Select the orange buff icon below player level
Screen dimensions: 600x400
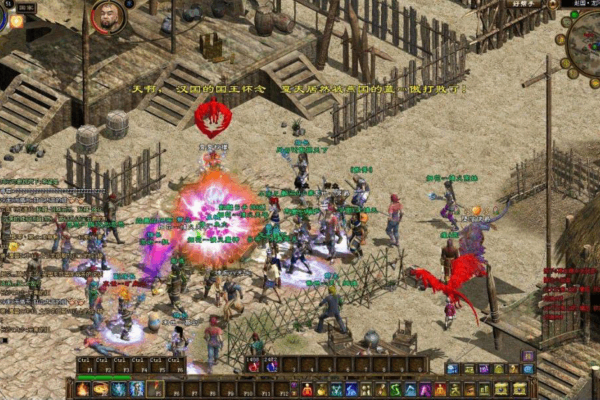(x=17, y=21)
